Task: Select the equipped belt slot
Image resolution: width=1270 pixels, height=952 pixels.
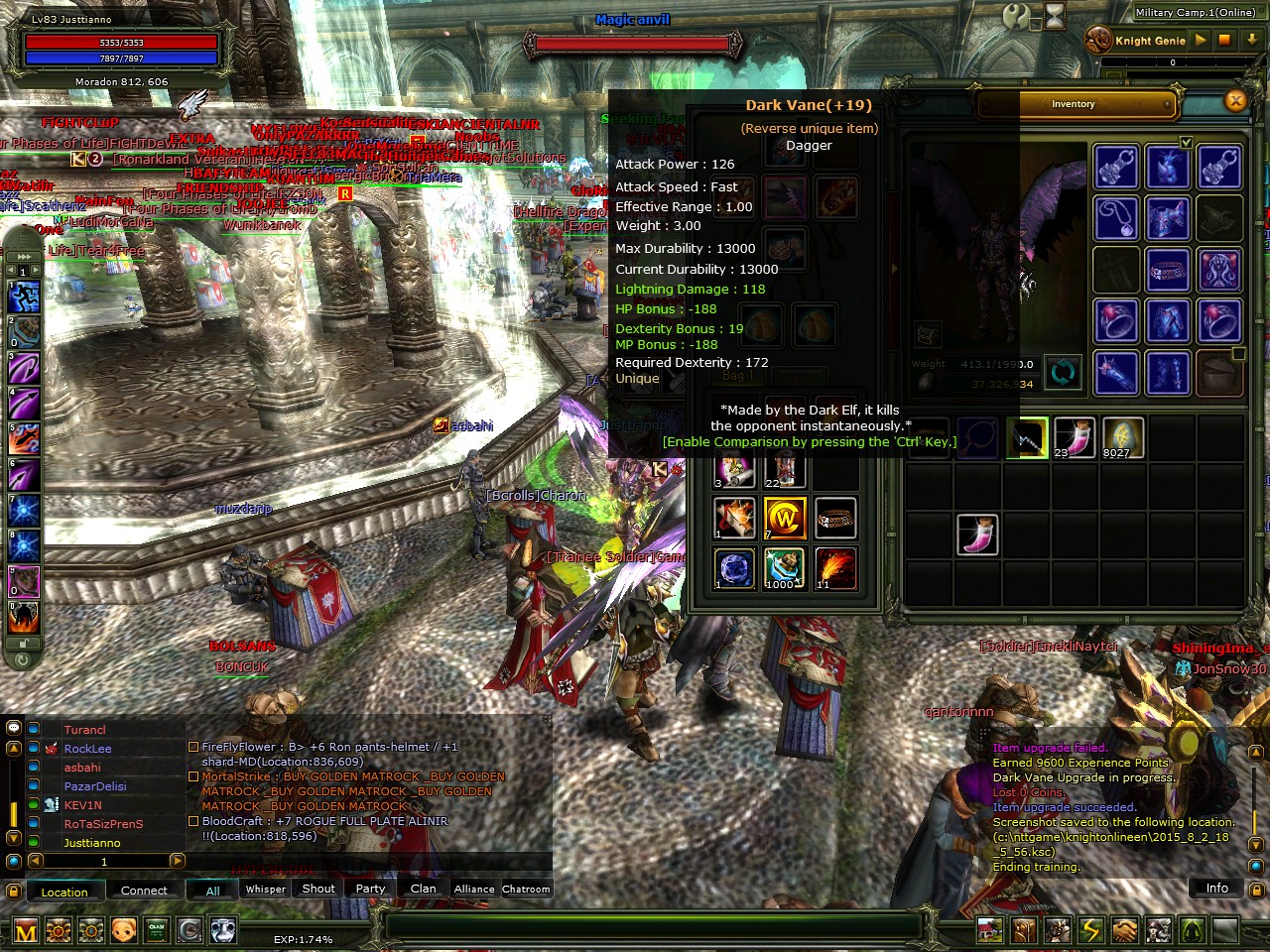Action: (x=1168, y=270)
